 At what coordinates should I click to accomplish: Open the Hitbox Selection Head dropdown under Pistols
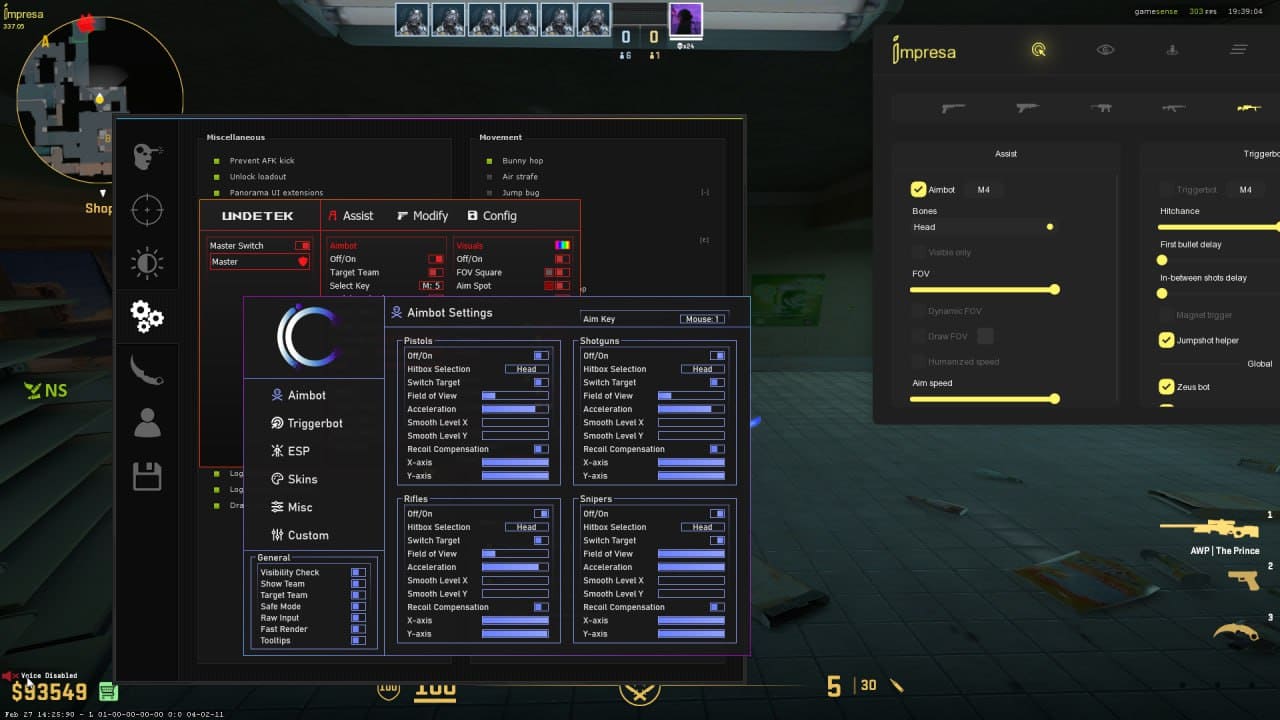[x=527, y=368]
